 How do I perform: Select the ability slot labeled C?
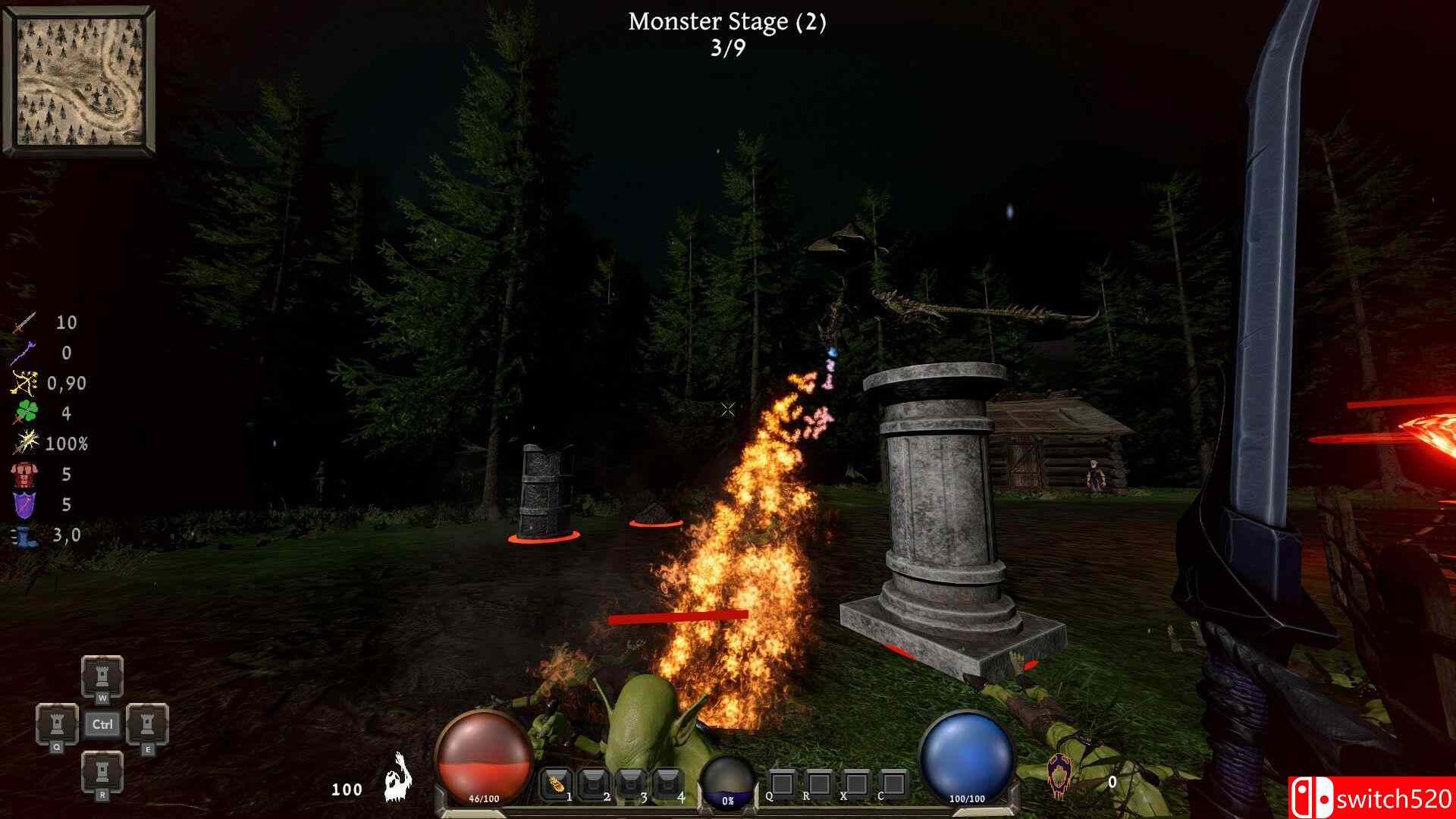click(x=894, y=783)
